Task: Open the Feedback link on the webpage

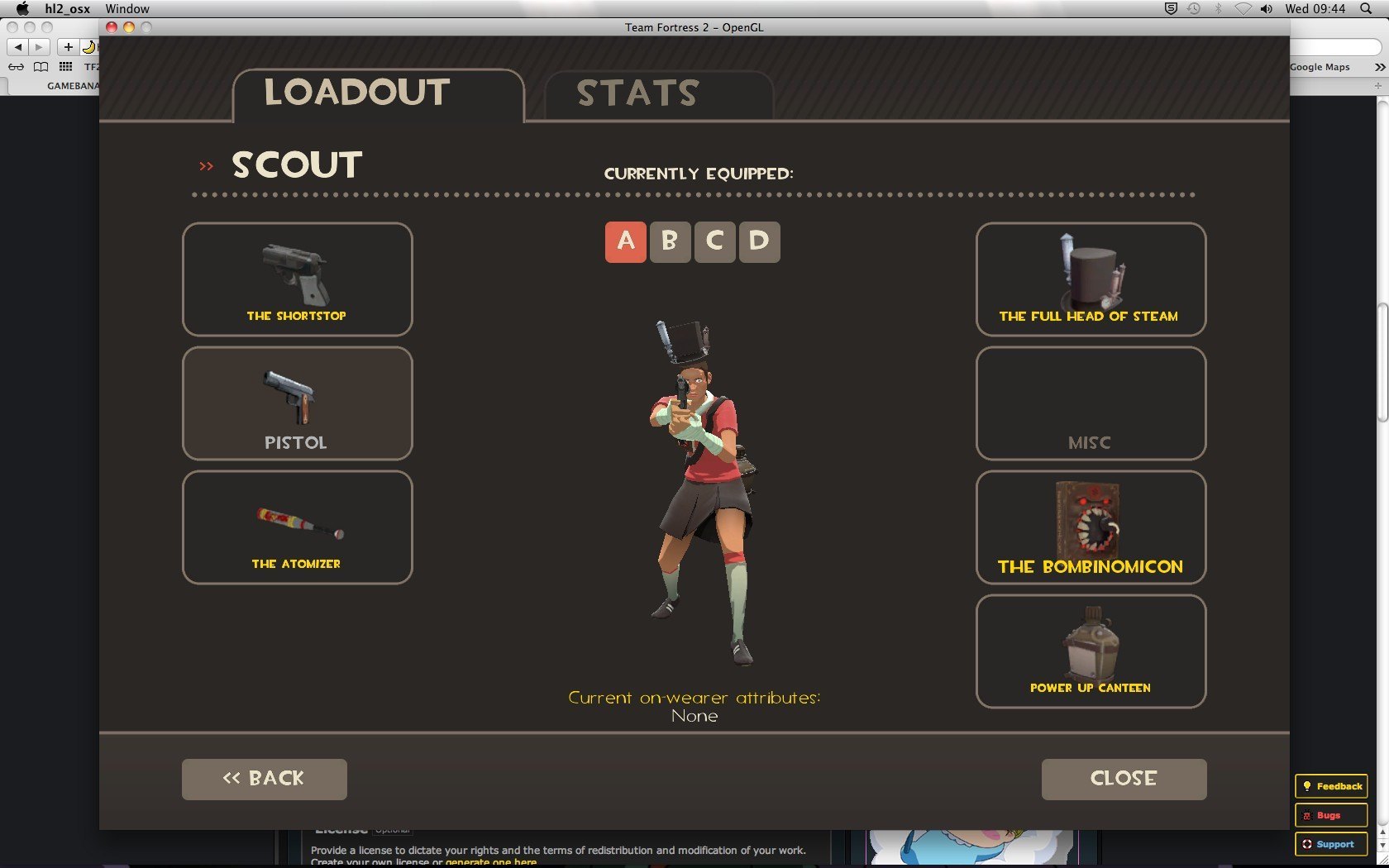Action: click(x=1331, y=786)
